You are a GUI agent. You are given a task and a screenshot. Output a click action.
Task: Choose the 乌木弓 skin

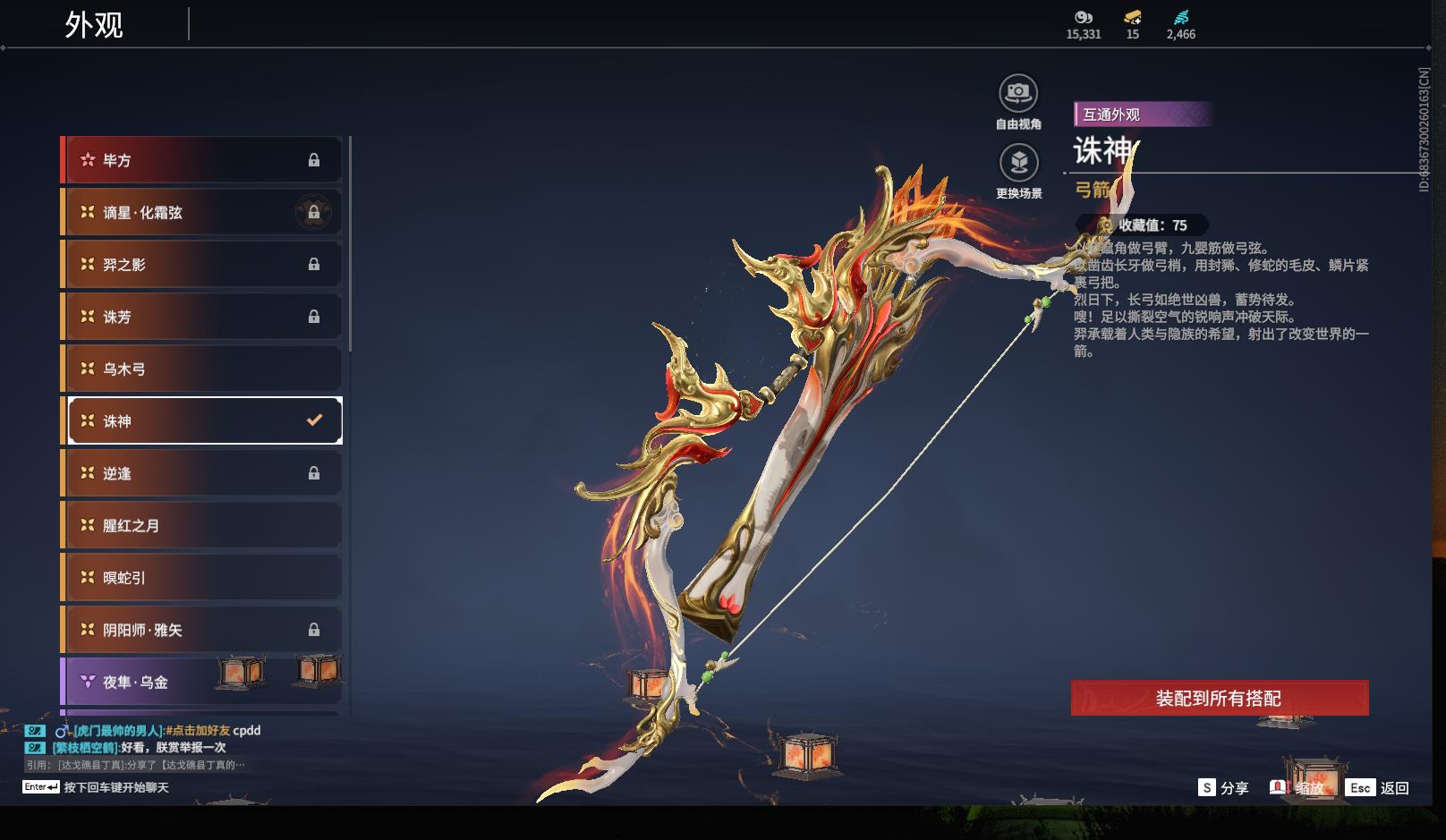click(x=201, y=369)
